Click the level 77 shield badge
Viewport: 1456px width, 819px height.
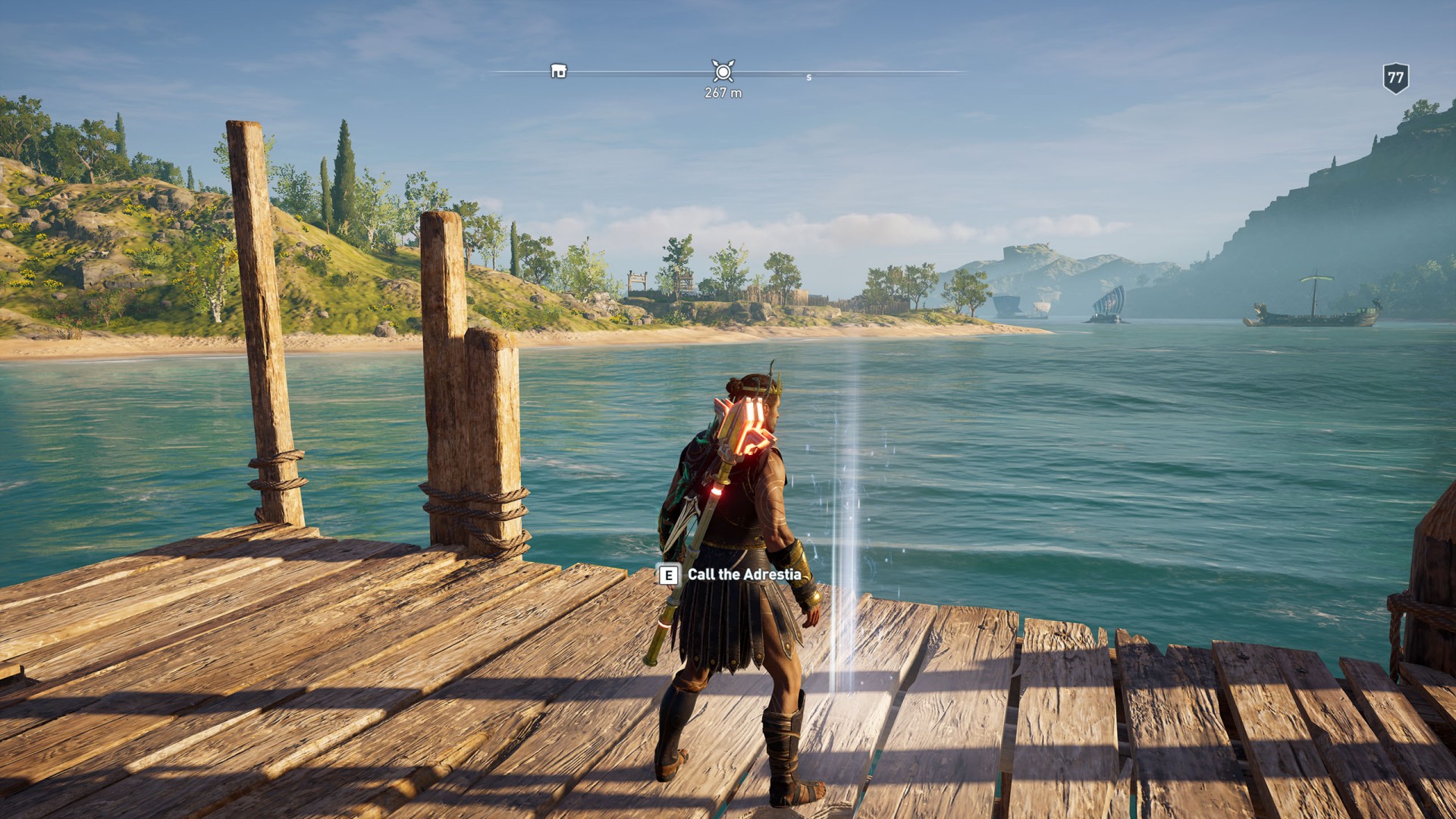point(1395,77)
